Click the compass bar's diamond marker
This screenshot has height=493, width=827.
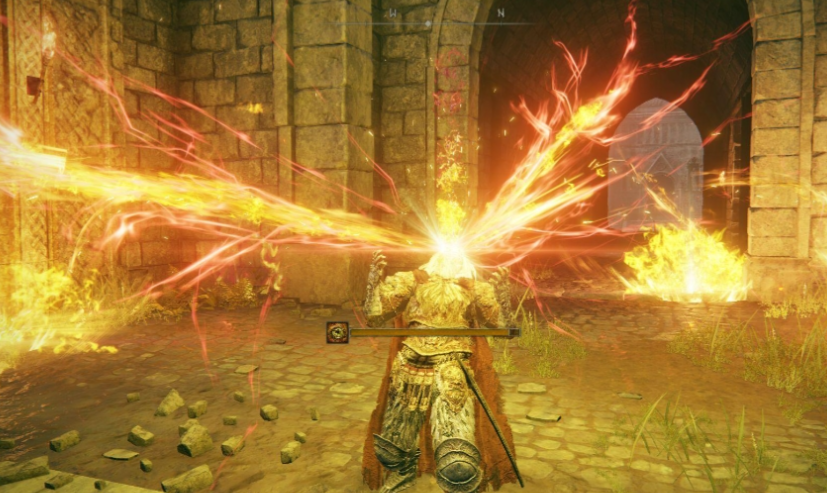(x=429, y=22)
